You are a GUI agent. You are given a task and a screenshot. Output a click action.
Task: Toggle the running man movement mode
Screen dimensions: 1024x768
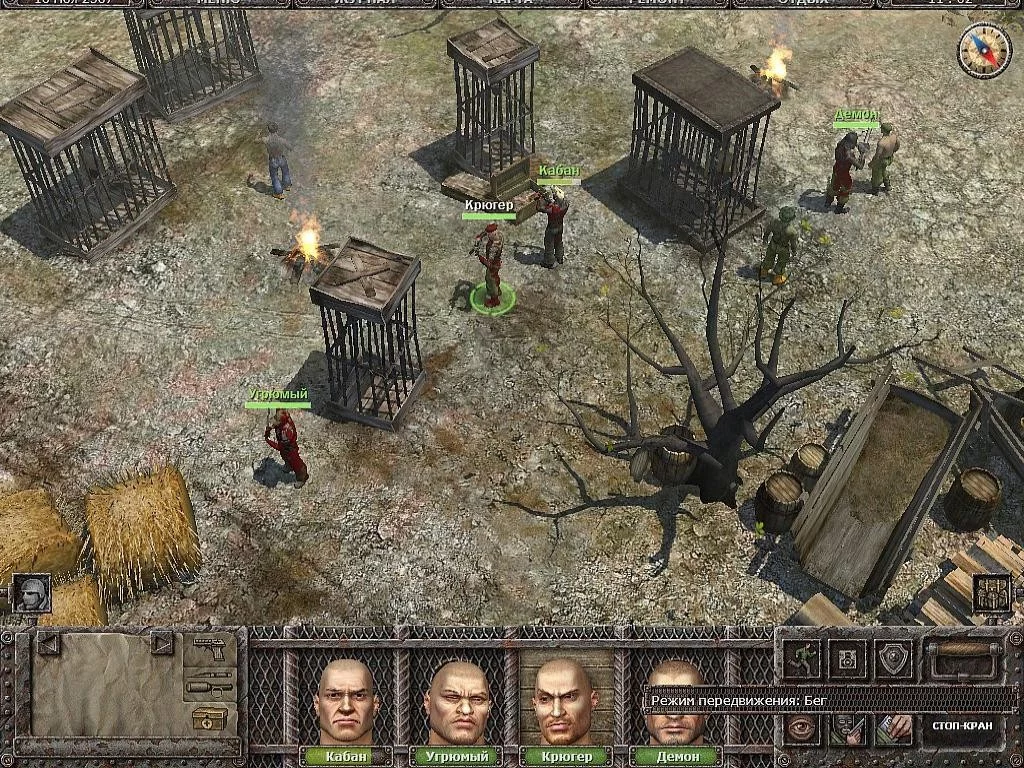click(802, 659)
